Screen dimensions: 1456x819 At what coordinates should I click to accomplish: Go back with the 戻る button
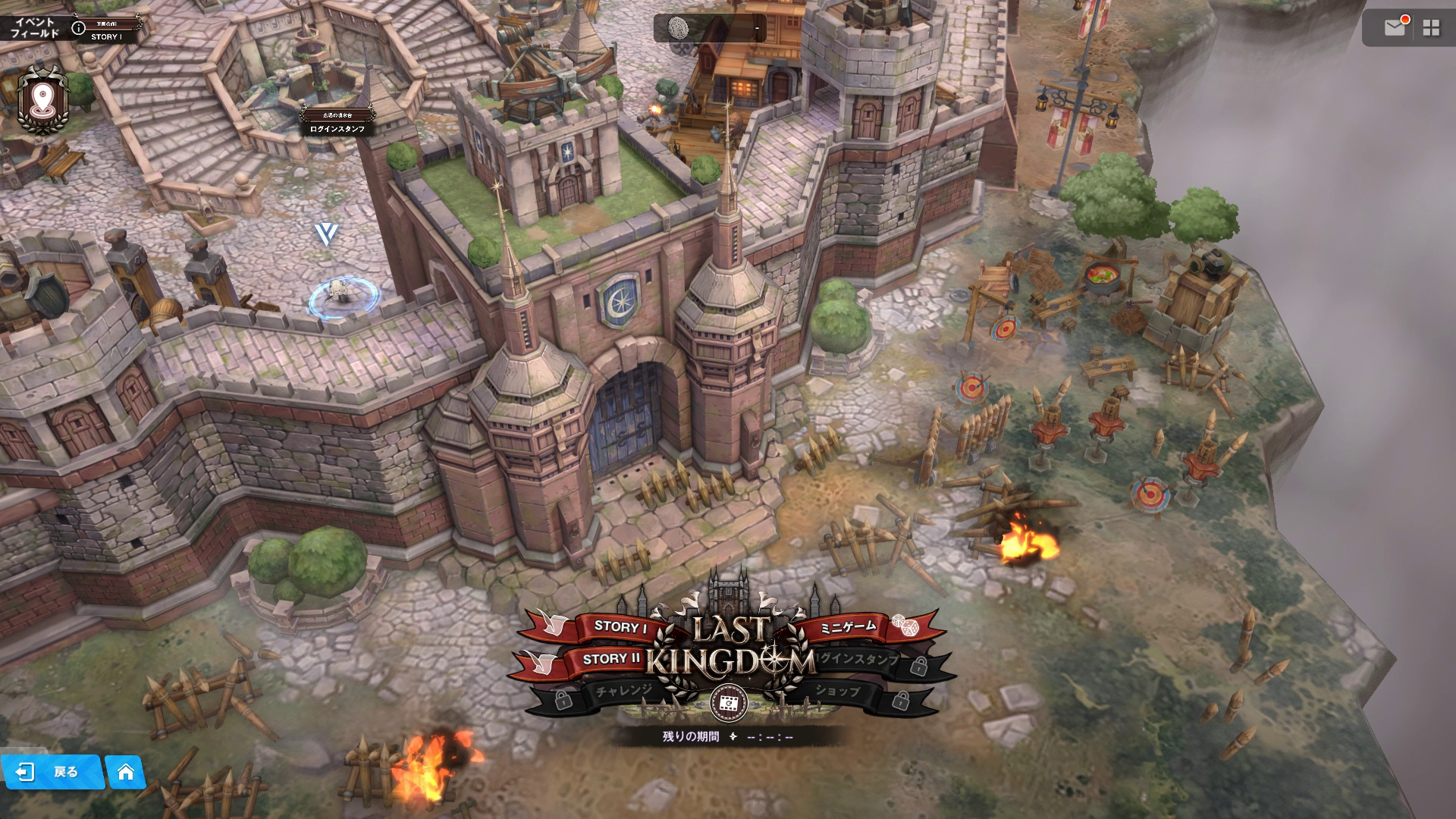click(52, 772)
